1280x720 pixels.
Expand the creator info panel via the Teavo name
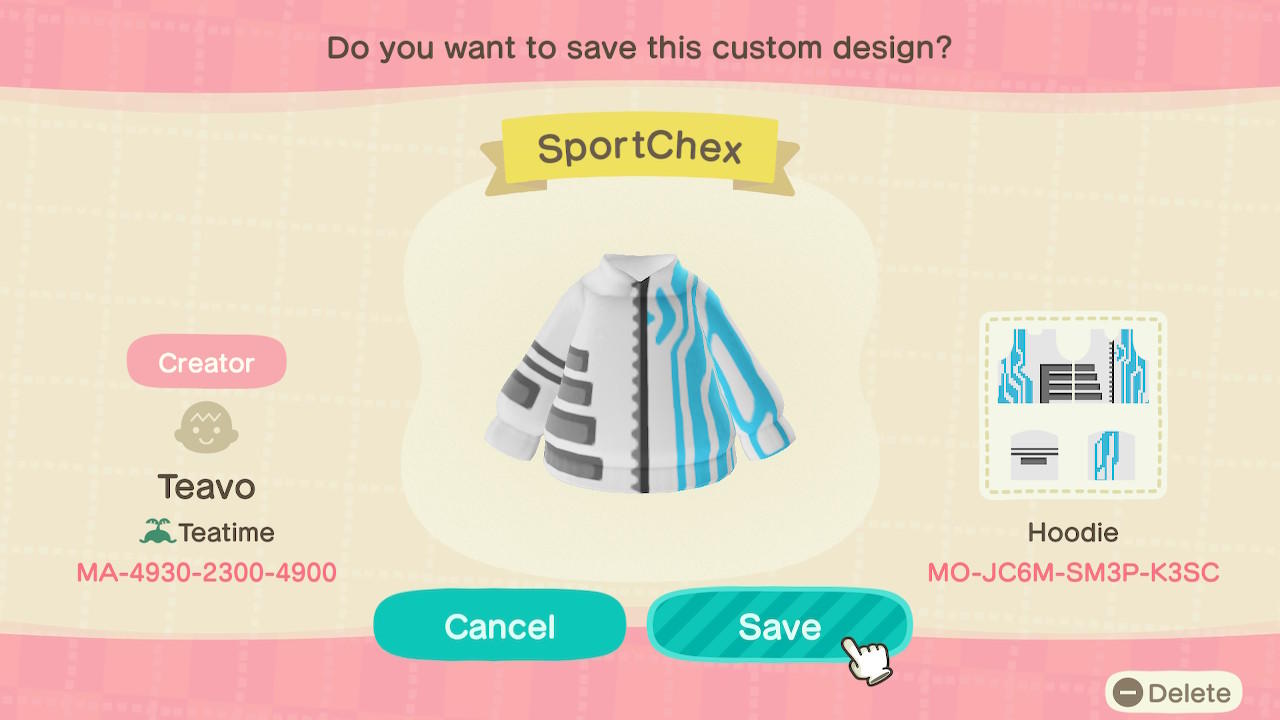(206, 487)
